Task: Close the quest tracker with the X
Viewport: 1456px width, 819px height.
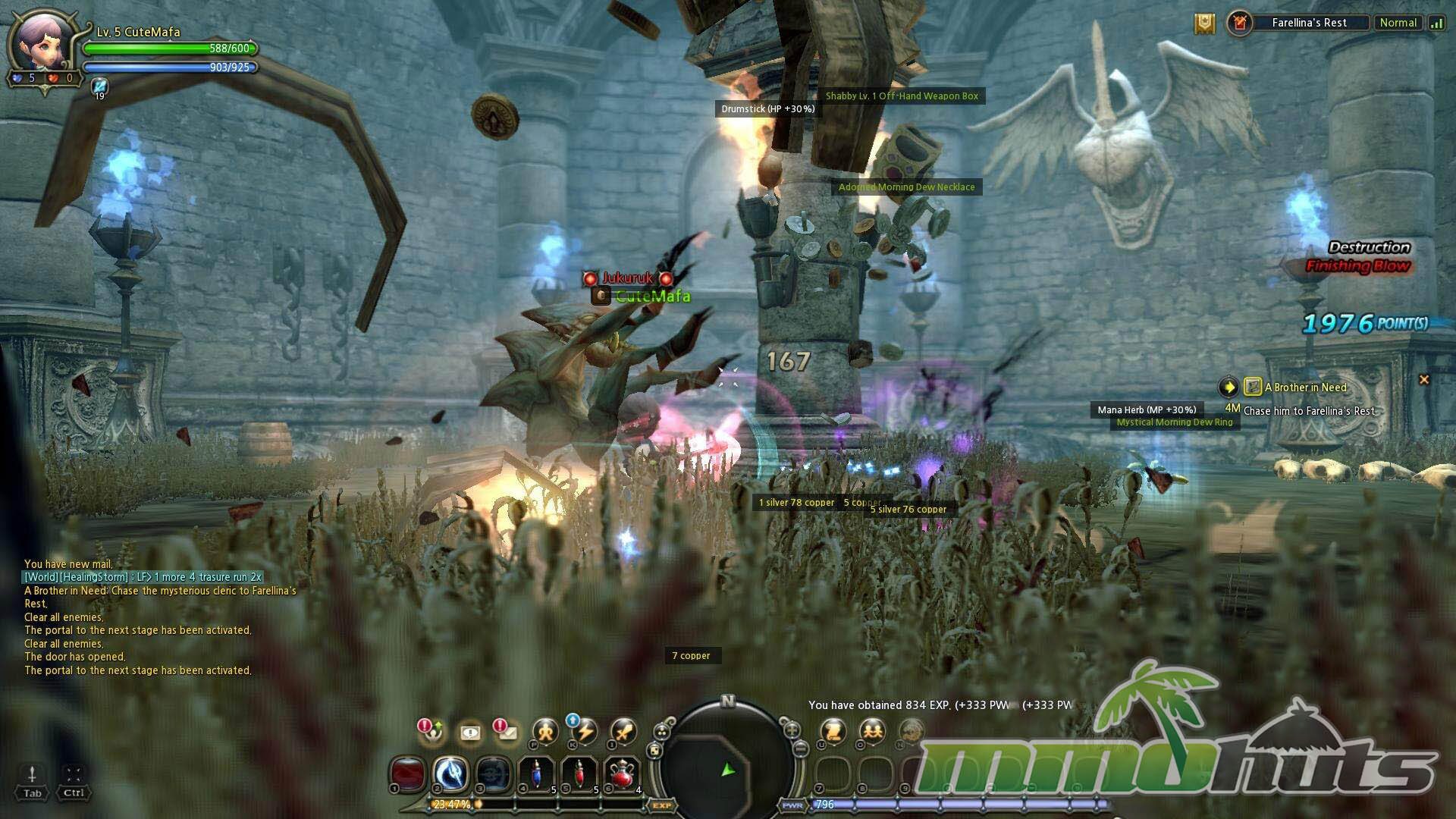Action: (x=1423, y=380)
